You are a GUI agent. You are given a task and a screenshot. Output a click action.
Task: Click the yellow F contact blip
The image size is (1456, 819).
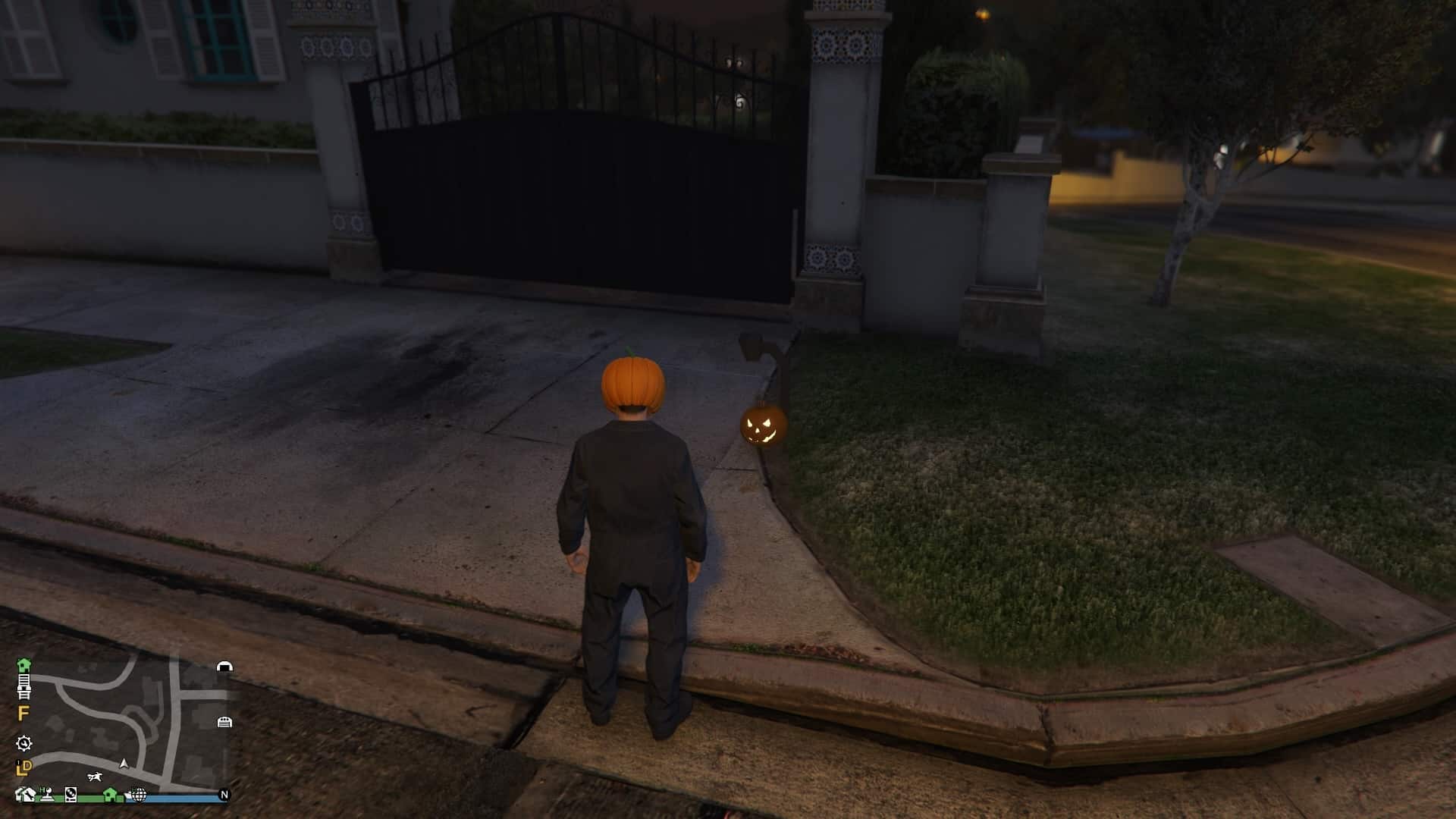click(x=23, y=711)
